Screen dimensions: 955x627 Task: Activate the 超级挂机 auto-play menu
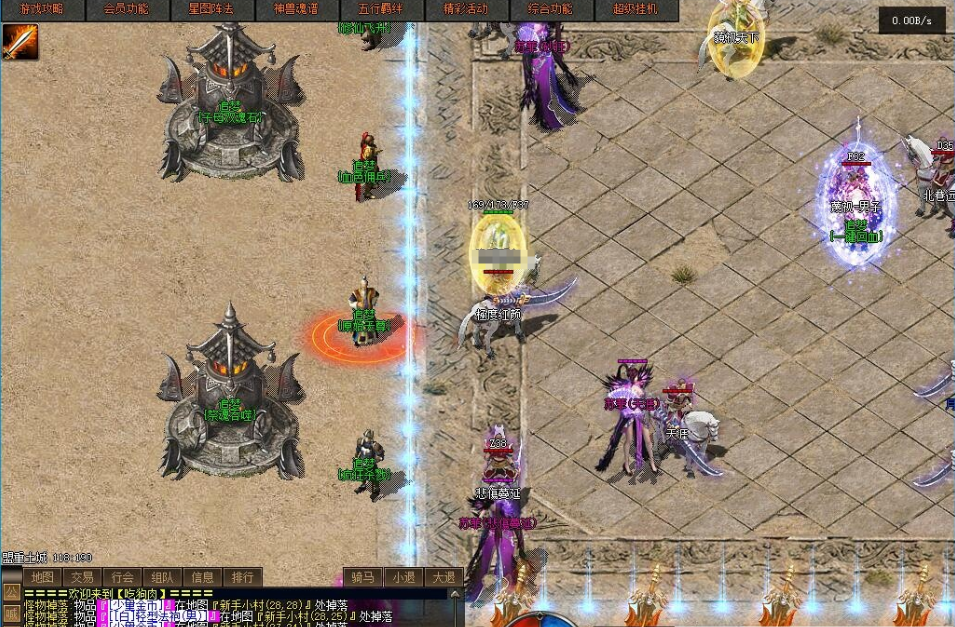click(x=636, y=9)
